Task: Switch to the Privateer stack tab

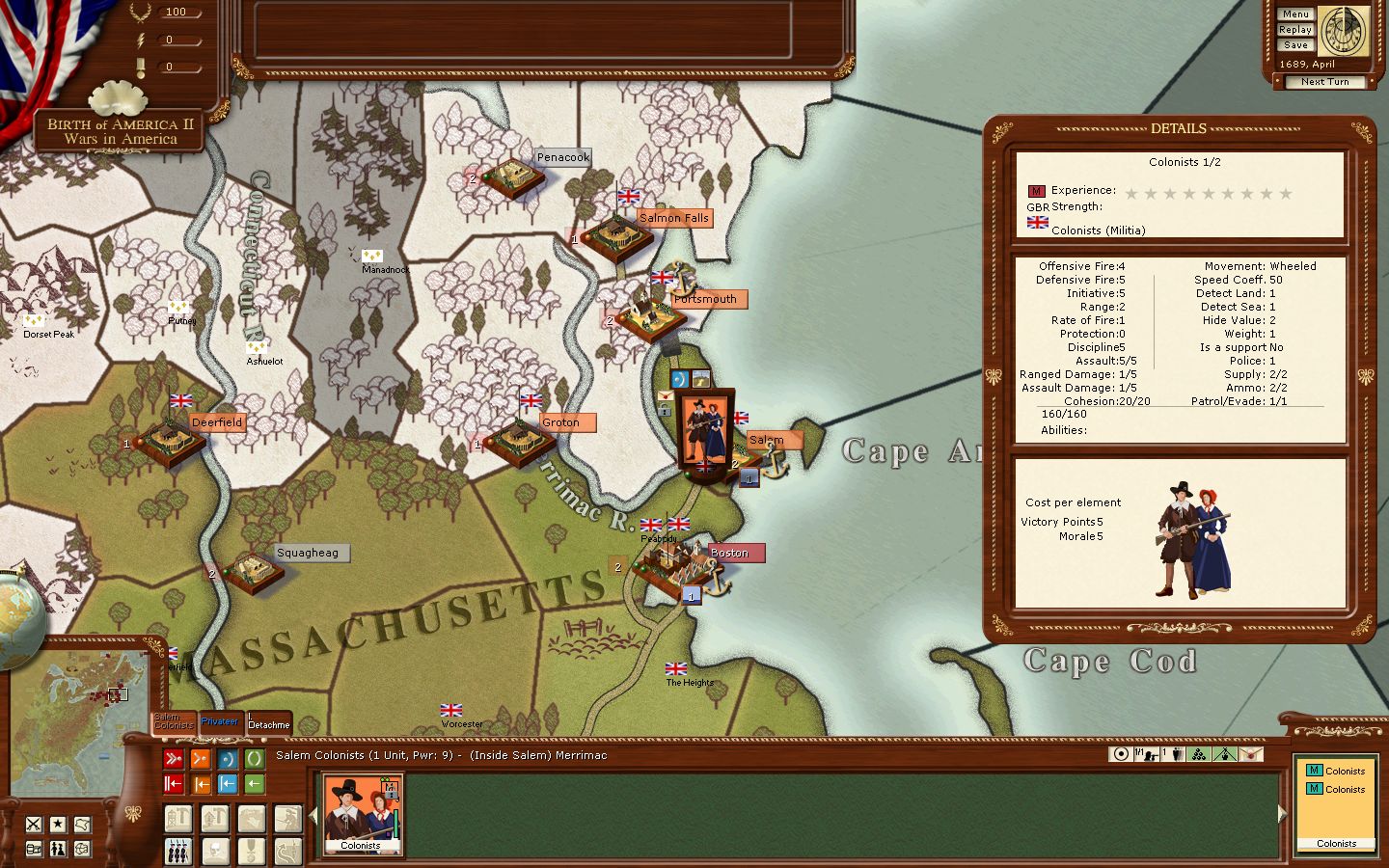Action: coord(220,721)
